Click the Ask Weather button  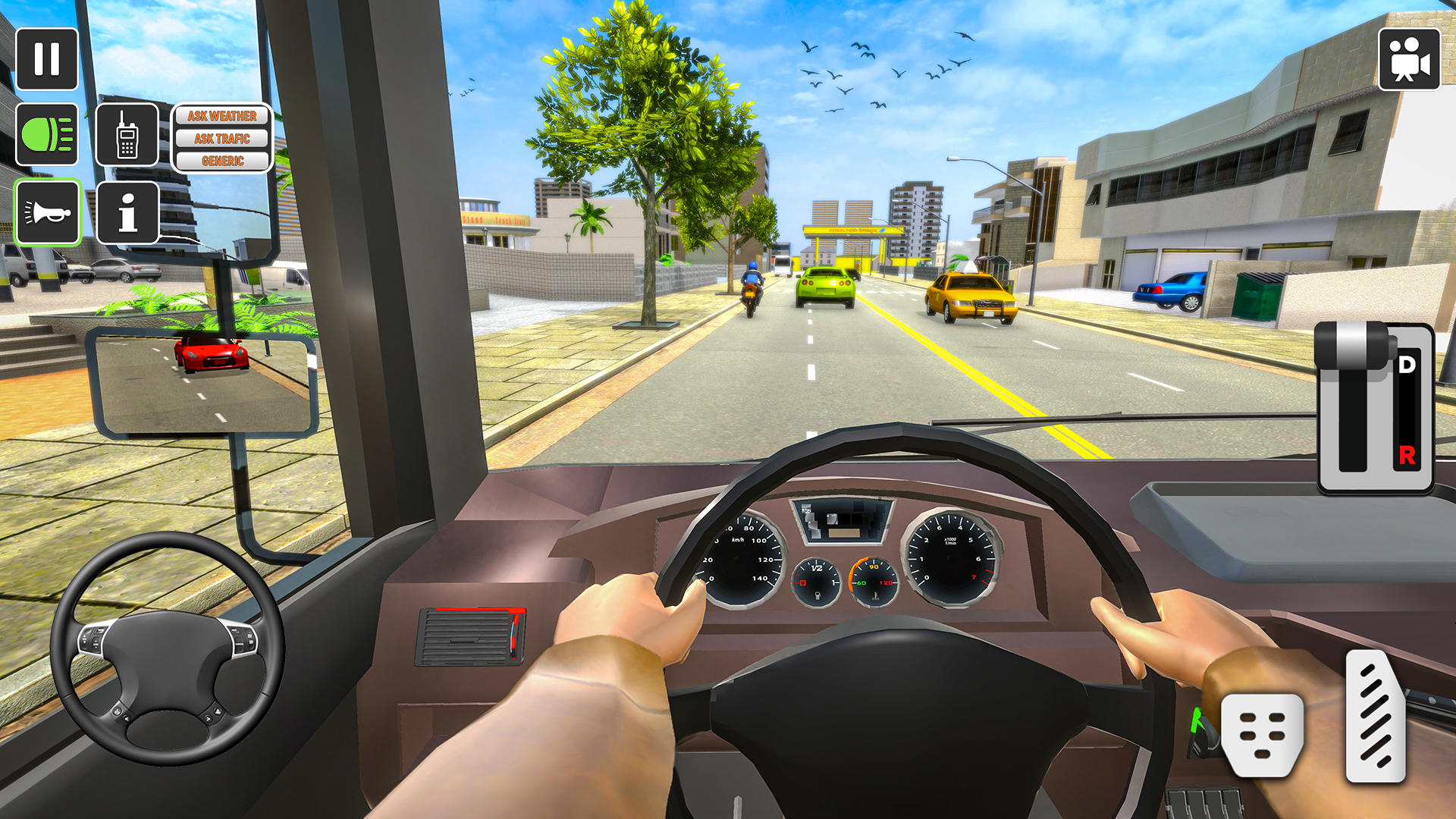[x=222, y=116]
